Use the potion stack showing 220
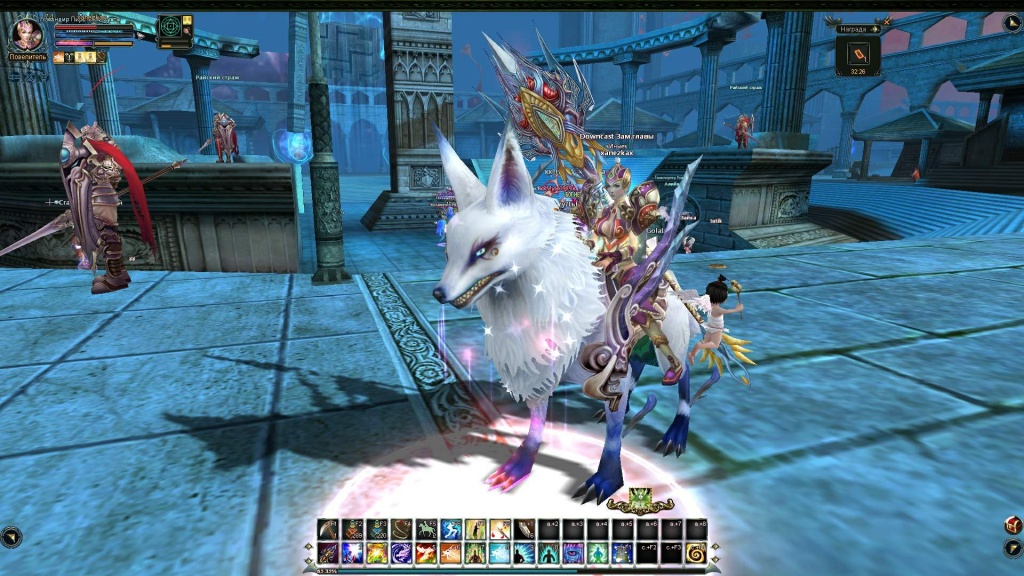 pos(377,530)
